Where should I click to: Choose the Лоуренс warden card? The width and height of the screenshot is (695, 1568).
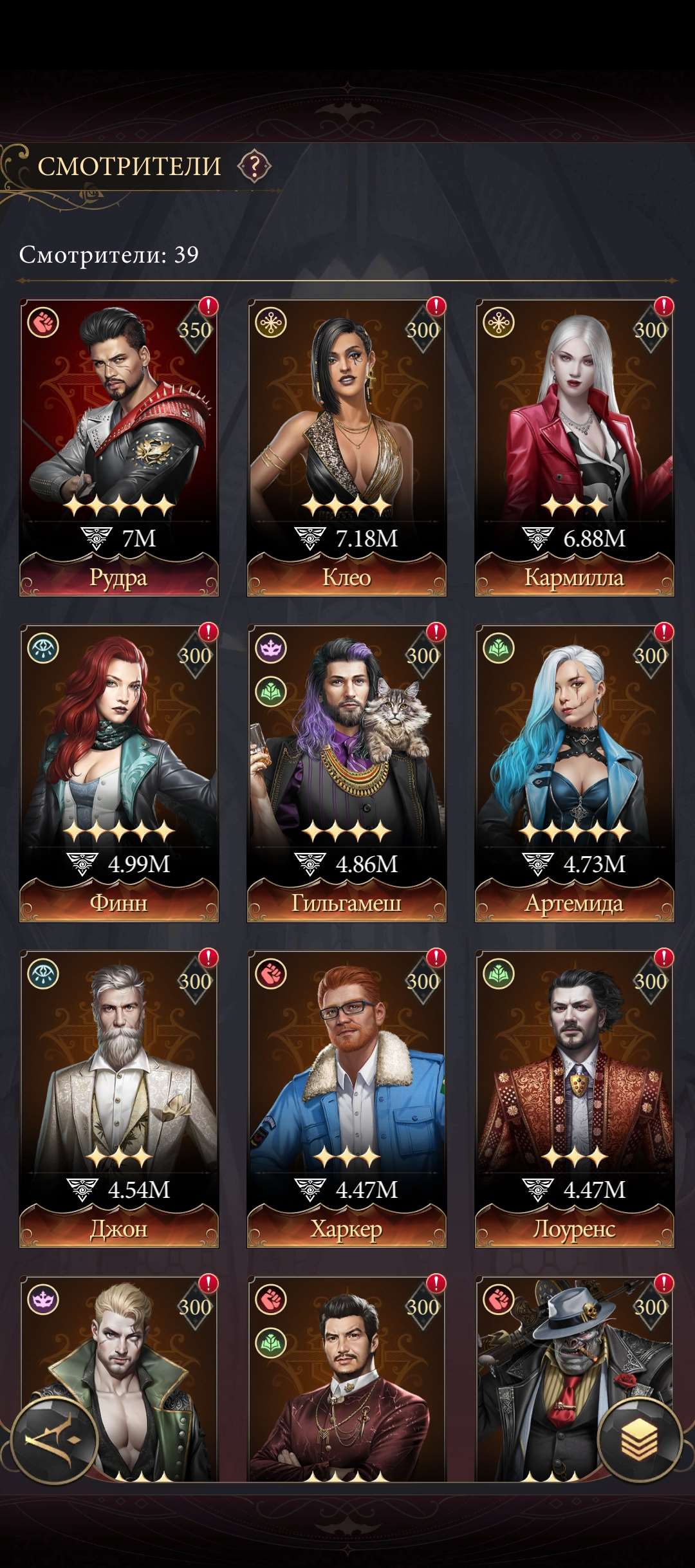tap(575, 1098)
